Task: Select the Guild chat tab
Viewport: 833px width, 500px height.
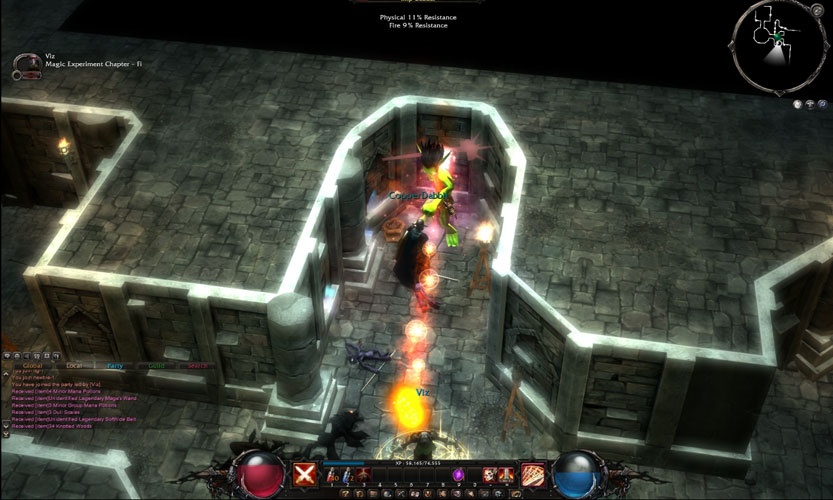Action: coord(156,365)
